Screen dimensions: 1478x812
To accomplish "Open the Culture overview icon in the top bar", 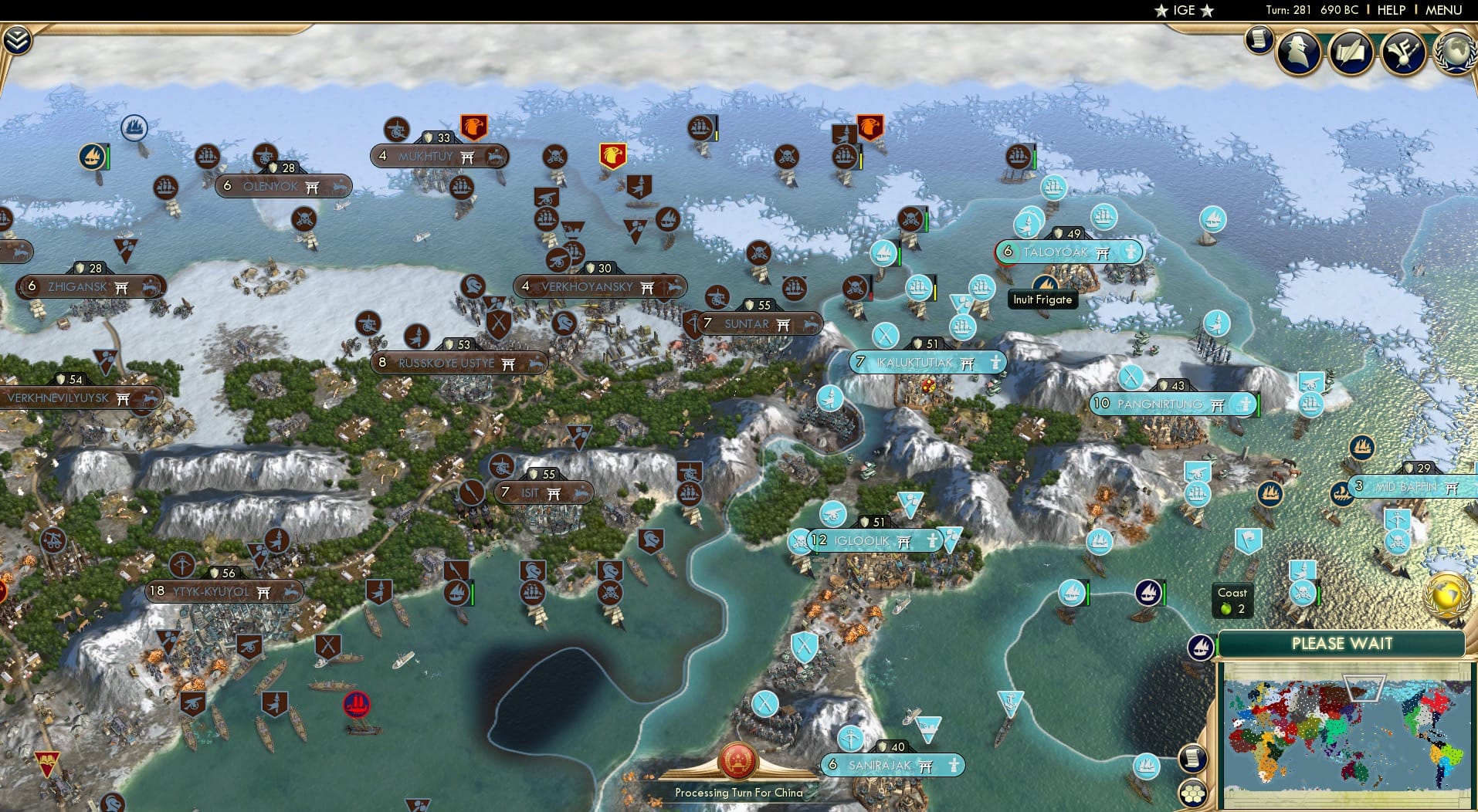I will 1403,51.
